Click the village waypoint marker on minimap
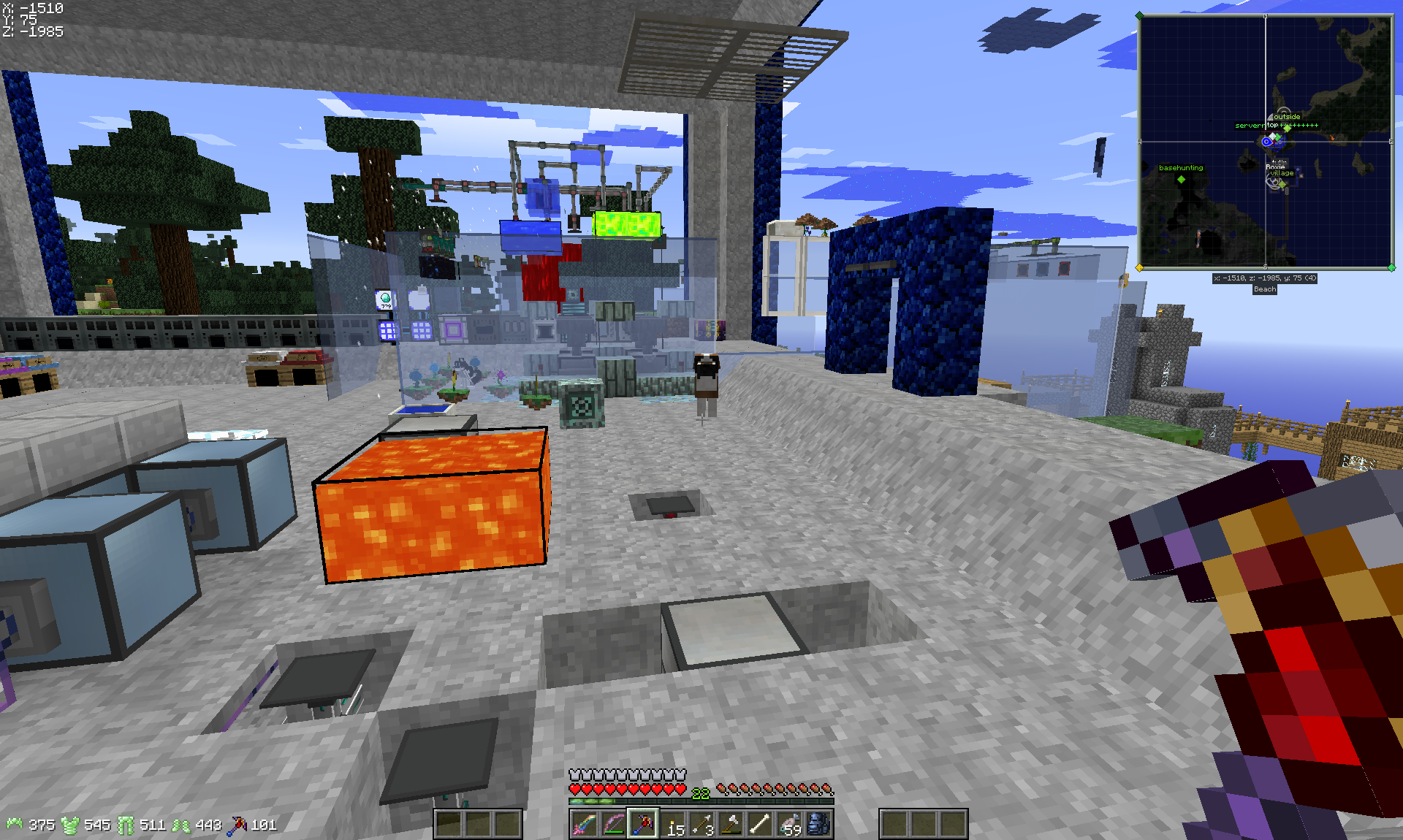Viewport: 1403px width, 840px height. click(1282, 183)
